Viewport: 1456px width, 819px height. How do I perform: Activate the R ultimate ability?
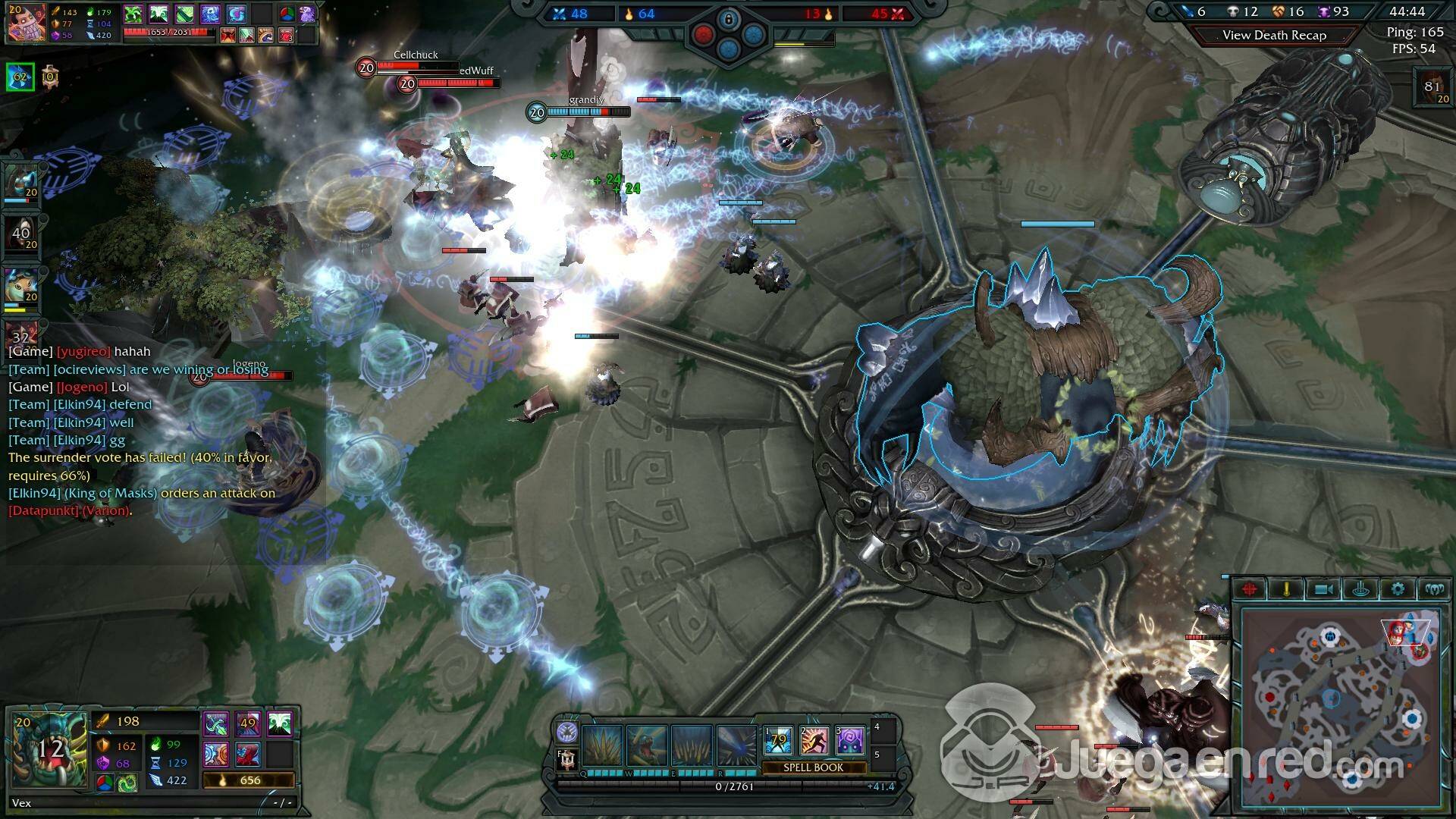point(736,744)
